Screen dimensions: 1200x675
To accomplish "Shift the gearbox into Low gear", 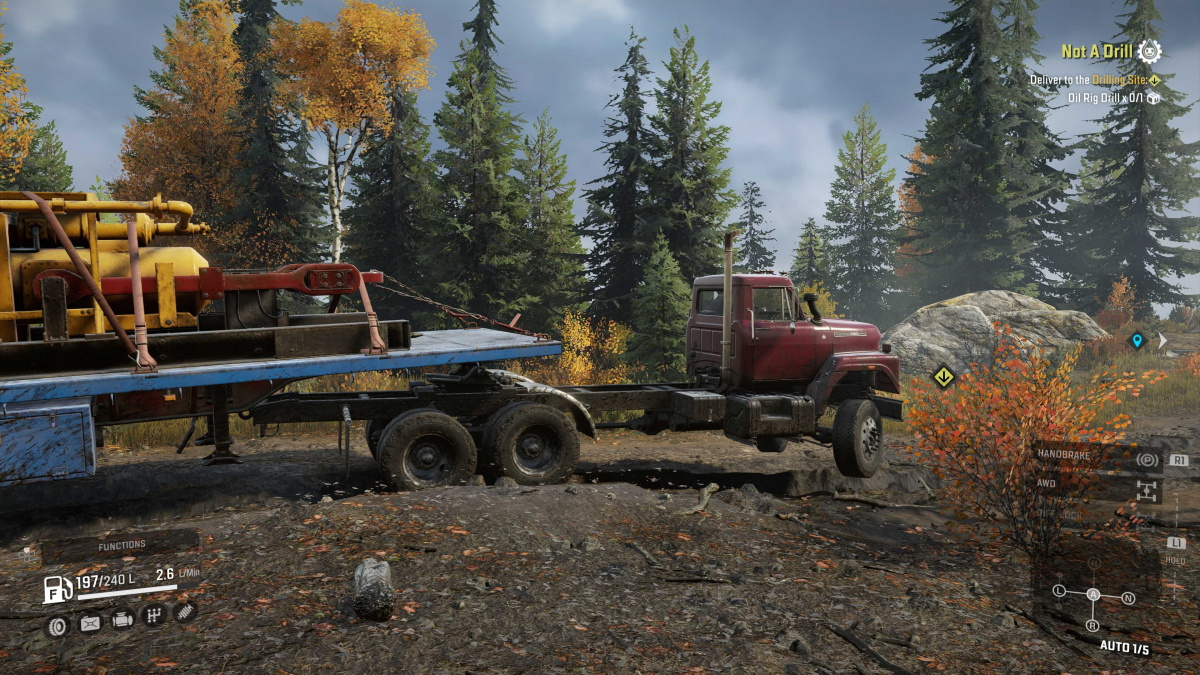I will click(1060, 591).
